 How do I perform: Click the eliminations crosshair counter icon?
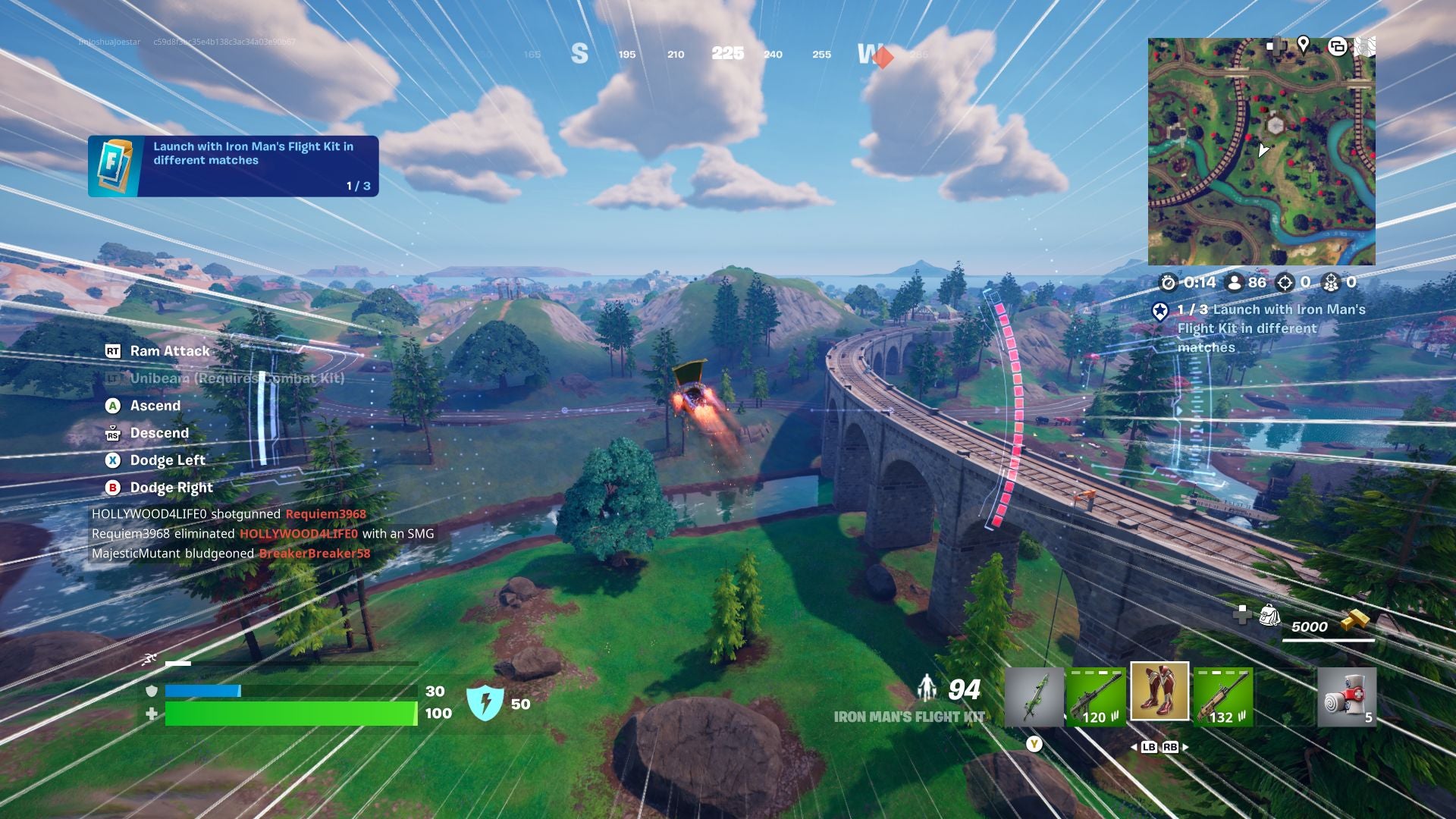coord(1284,283)
